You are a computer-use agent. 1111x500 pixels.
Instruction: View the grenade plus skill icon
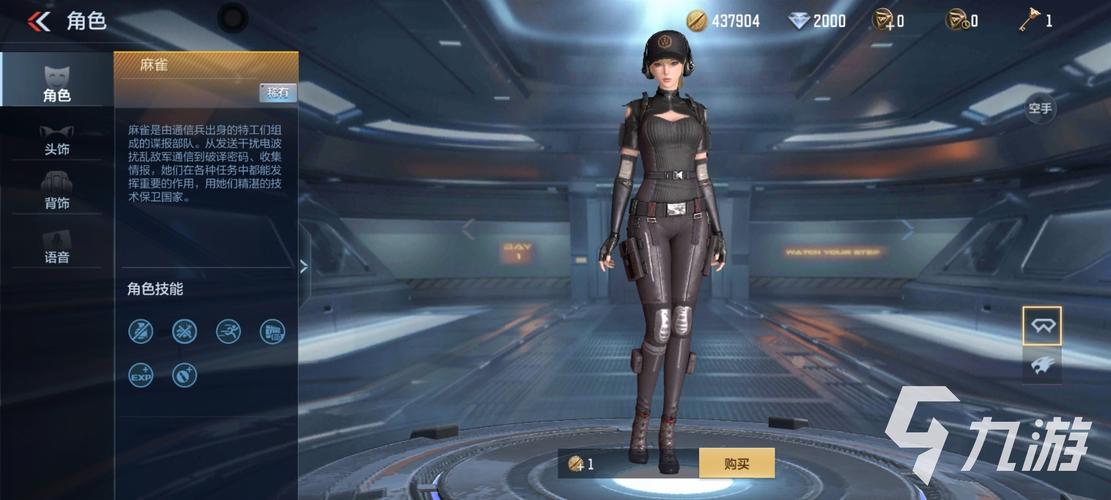[184, 375]
